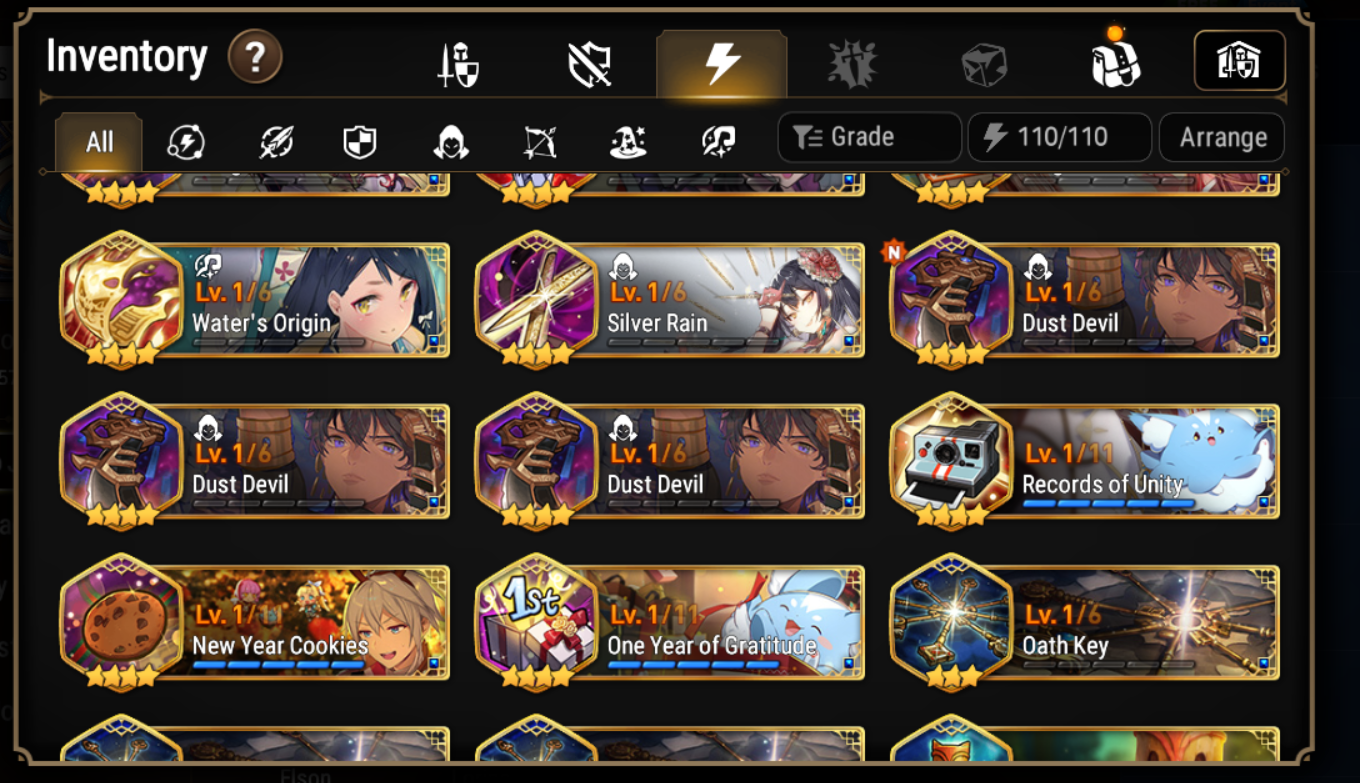Select the Knight class filter icon
This screenshot has width=1360, height=783.
359,141
